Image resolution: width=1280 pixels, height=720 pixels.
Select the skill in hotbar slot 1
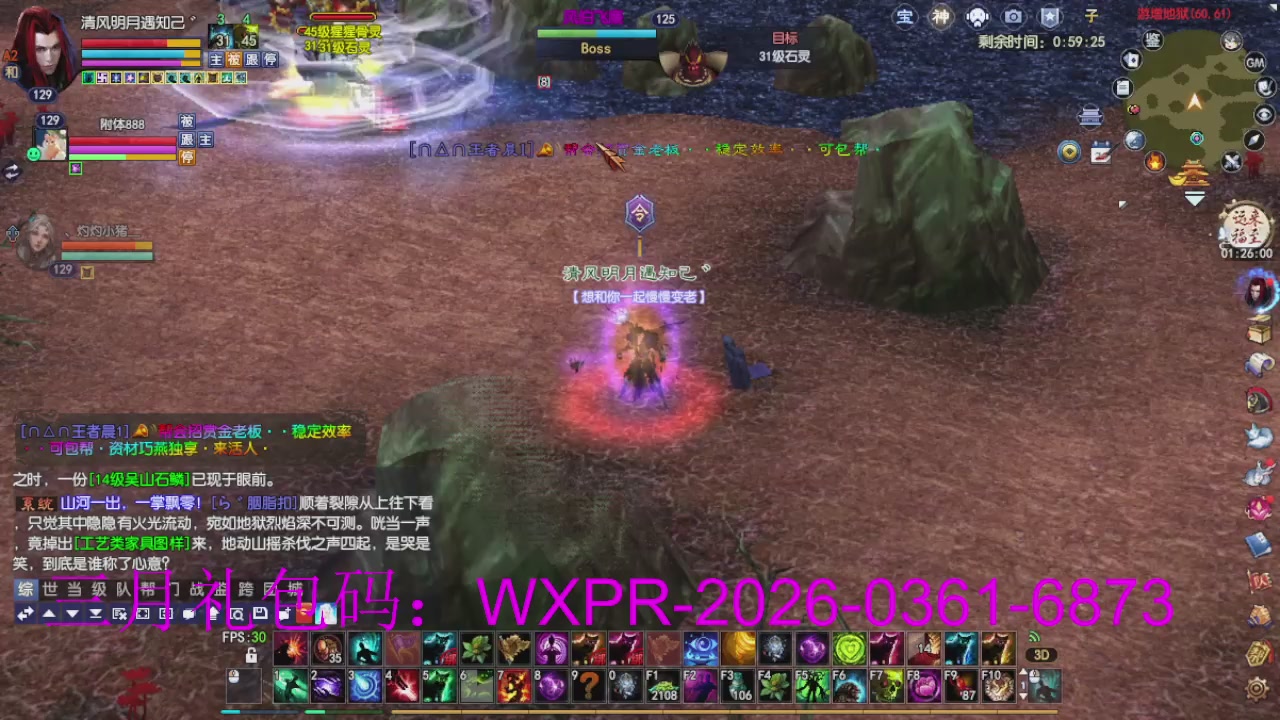point(291,686)
